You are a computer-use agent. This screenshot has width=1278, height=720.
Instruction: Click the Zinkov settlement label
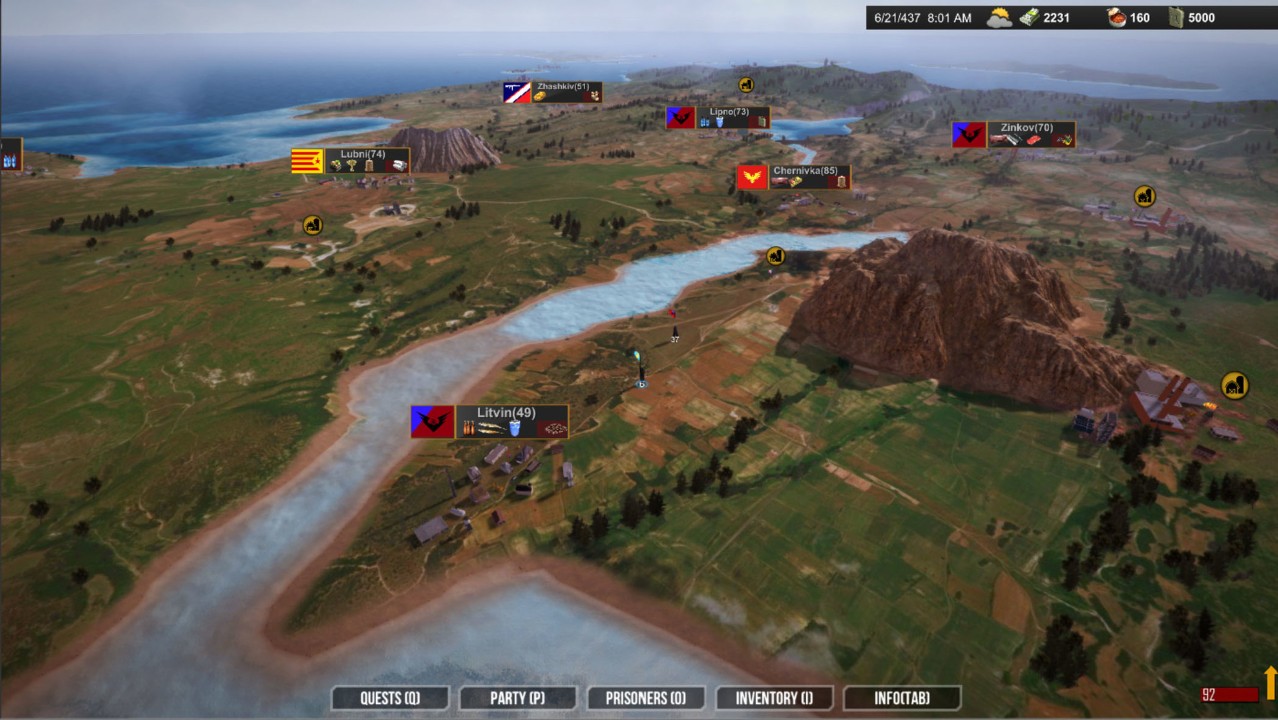coord(1027,128)
